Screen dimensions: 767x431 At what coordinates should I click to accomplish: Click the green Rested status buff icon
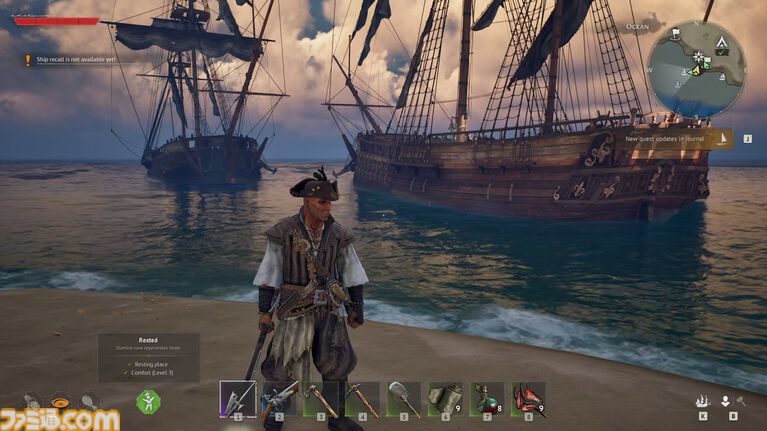coord(148,401)
